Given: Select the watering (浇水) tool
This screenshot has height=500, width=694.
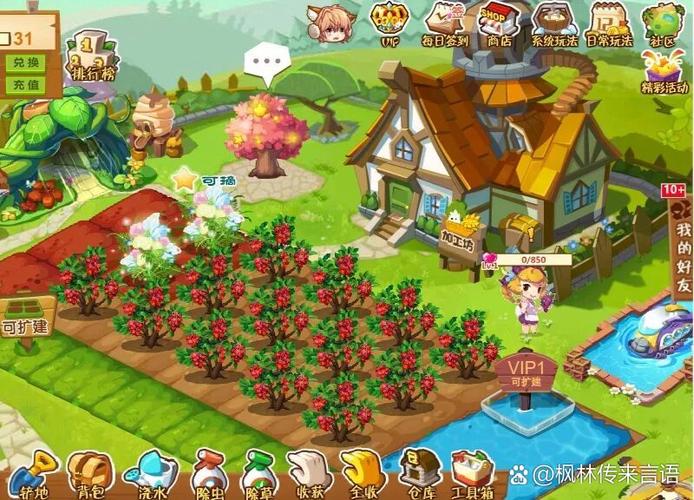Looking at the screenshot, I should coord(150,475).
